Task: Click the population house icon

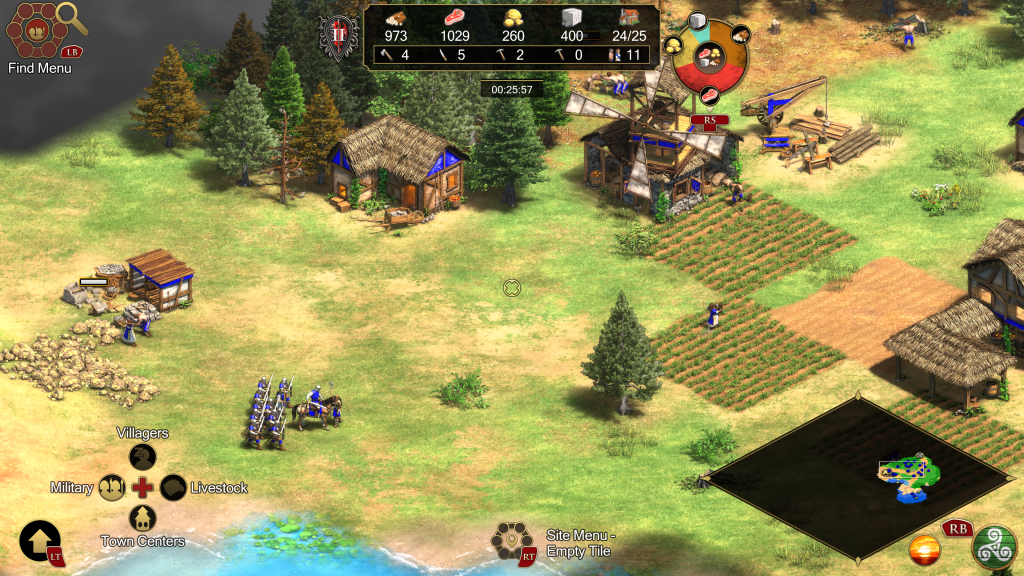Action: coord(630,17)
